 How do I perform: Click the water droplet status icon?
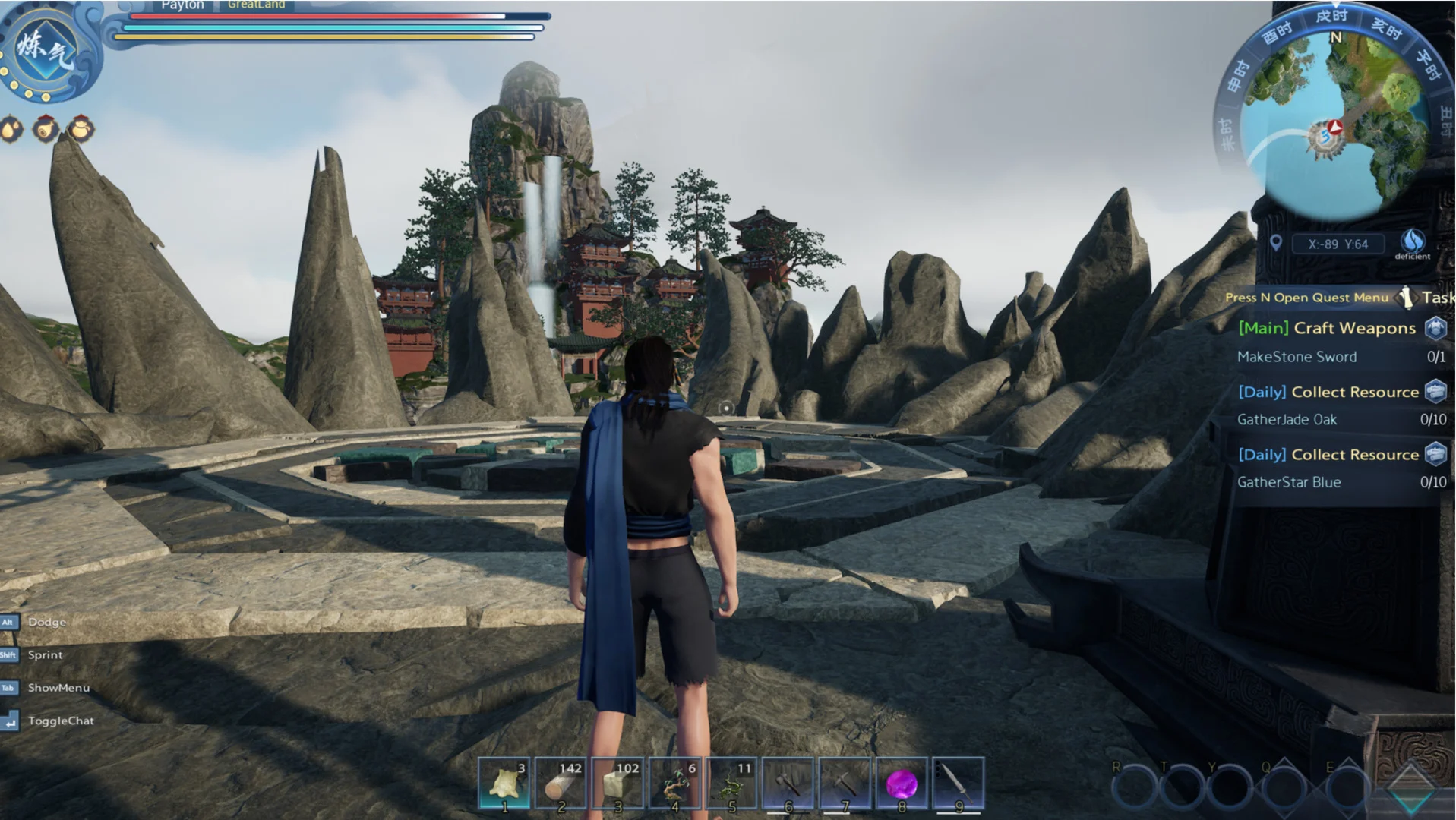11,130
